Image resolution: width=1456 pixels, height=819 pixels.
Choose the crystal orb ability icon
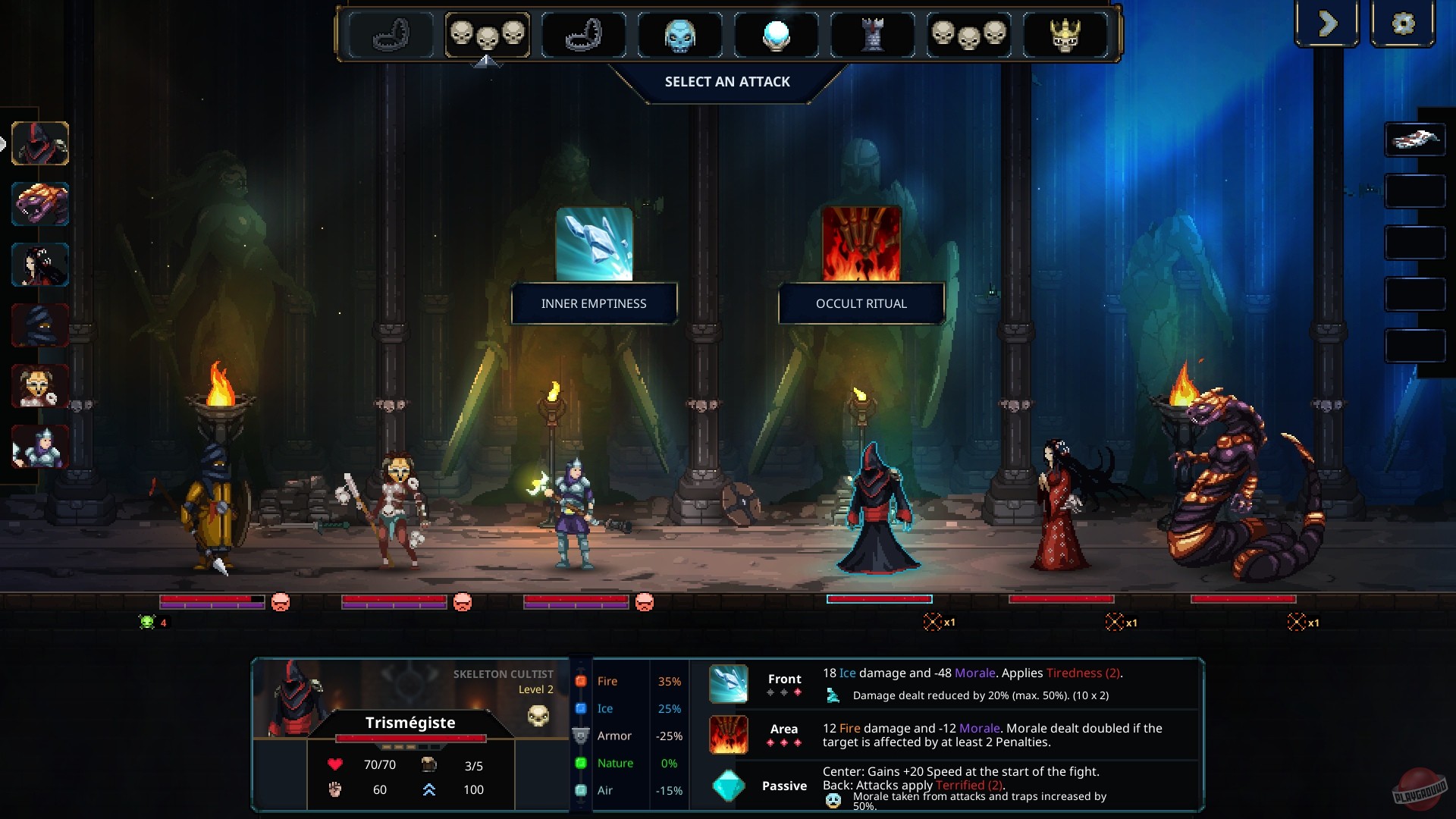point(775,34)
